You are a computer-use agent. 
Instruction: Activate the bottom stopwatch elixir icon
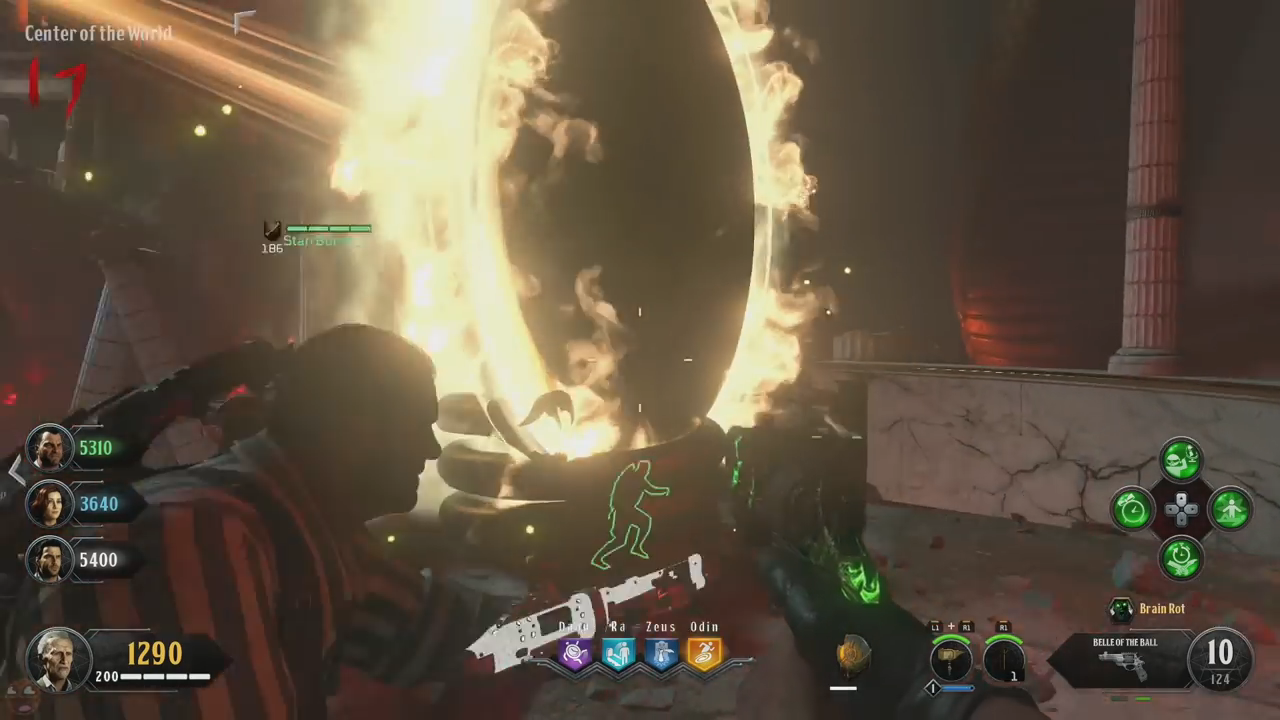pos(1181,558)
